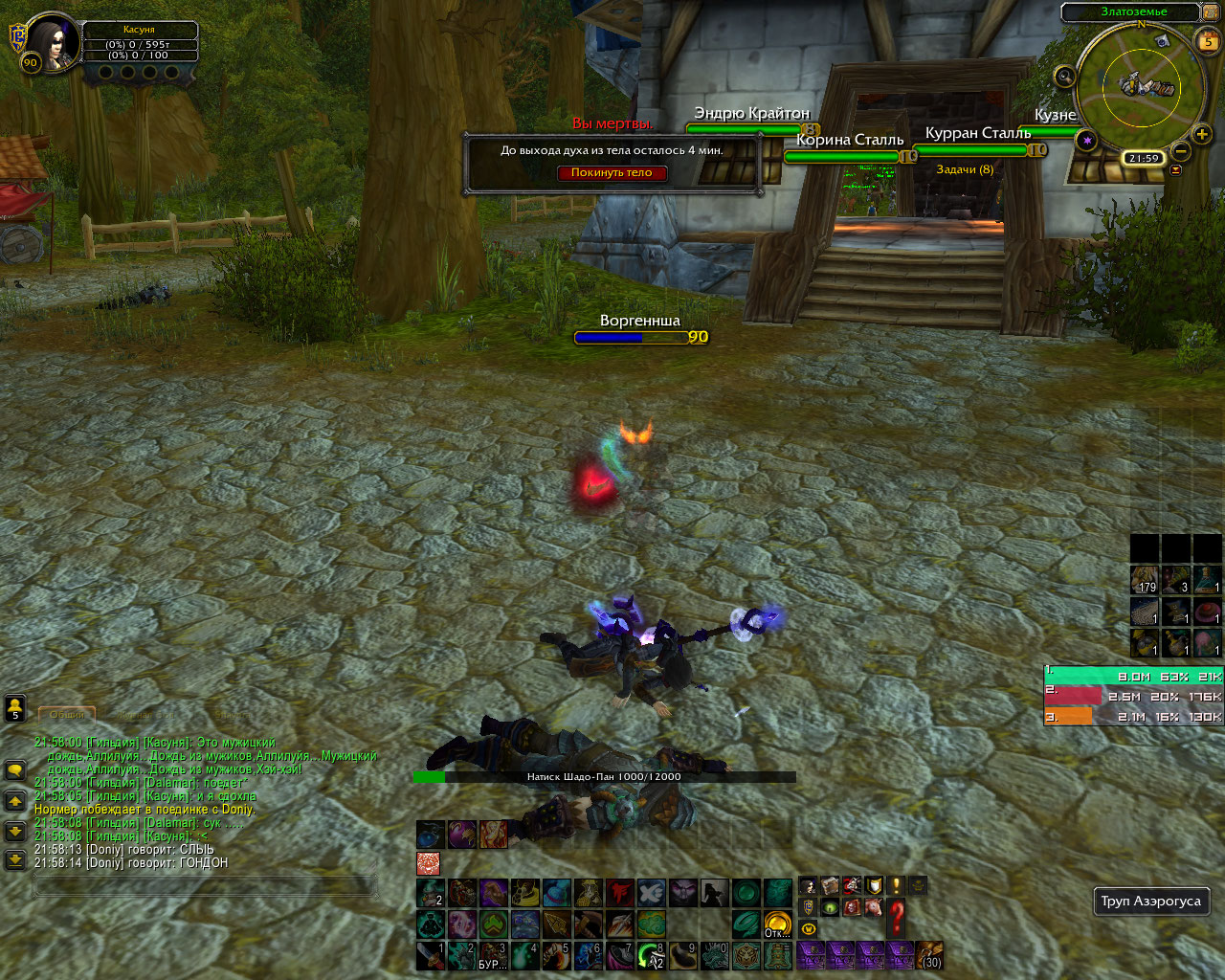This screenshot has height=980, width=1225.
Task: Click the first damage meter row
Action: (1133, 677)
